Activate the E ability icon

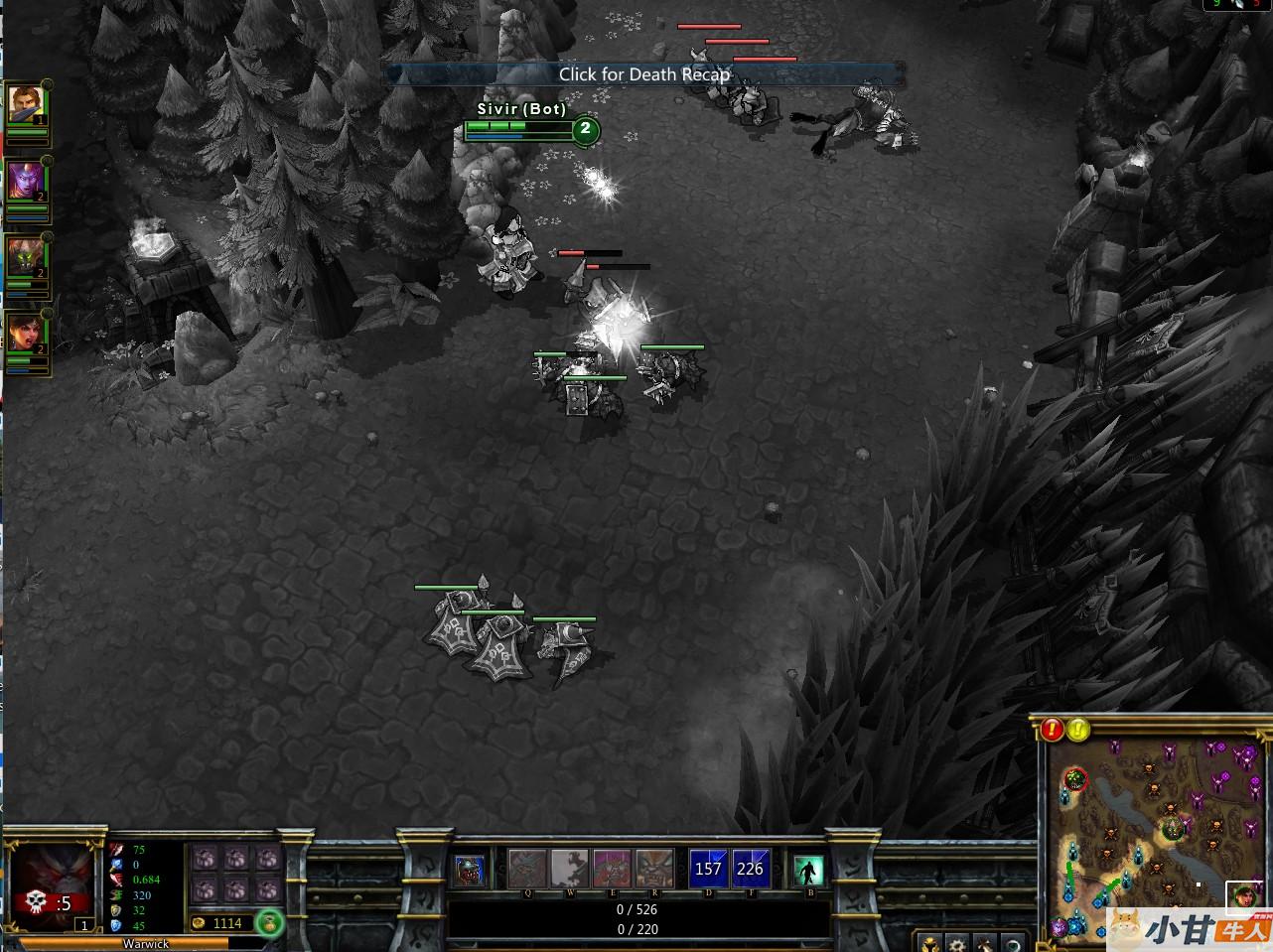pos(612,869)
